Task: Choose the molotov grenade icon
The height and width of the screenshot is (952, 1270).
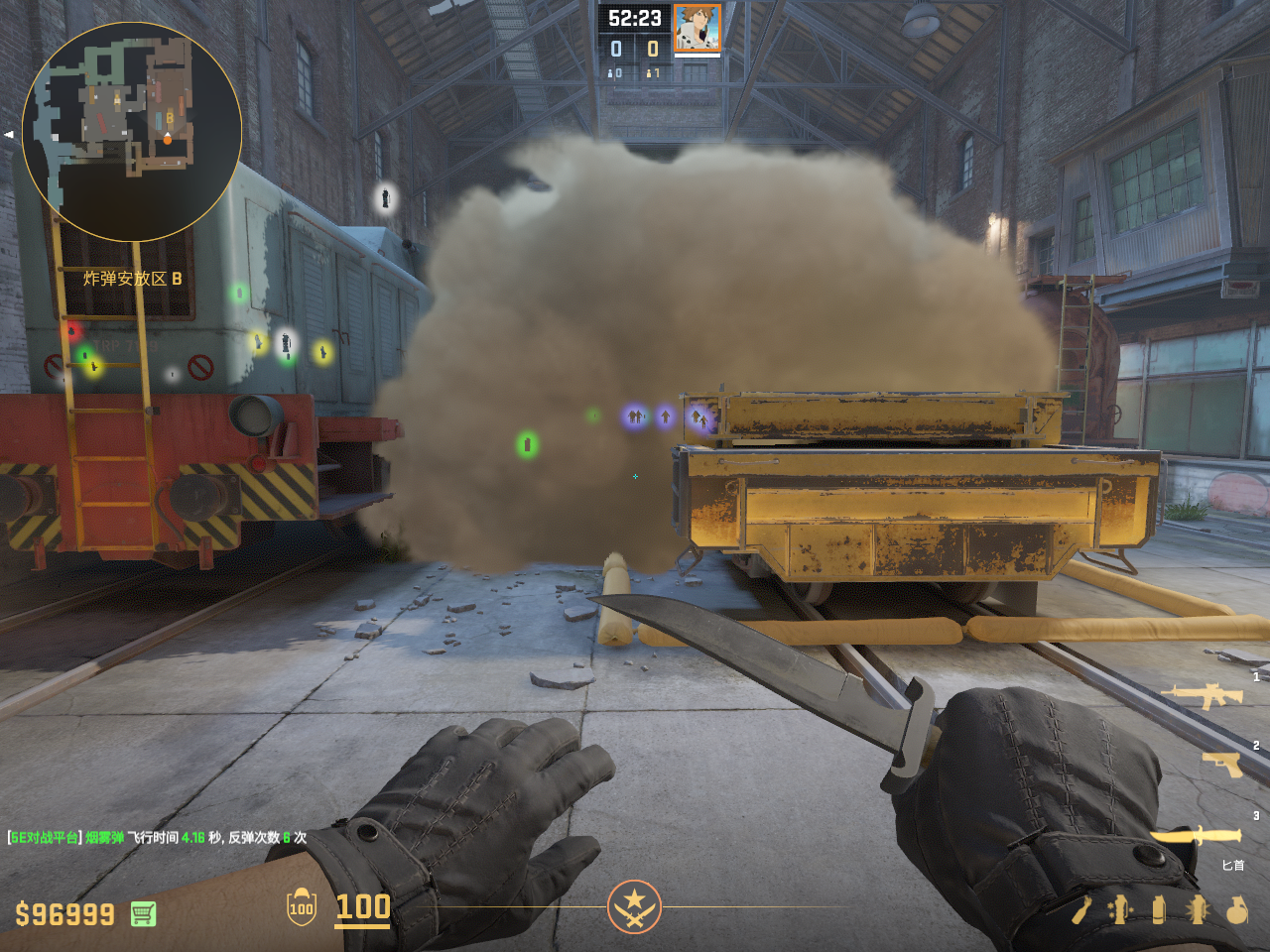Action: click(x=1081, y=909)
